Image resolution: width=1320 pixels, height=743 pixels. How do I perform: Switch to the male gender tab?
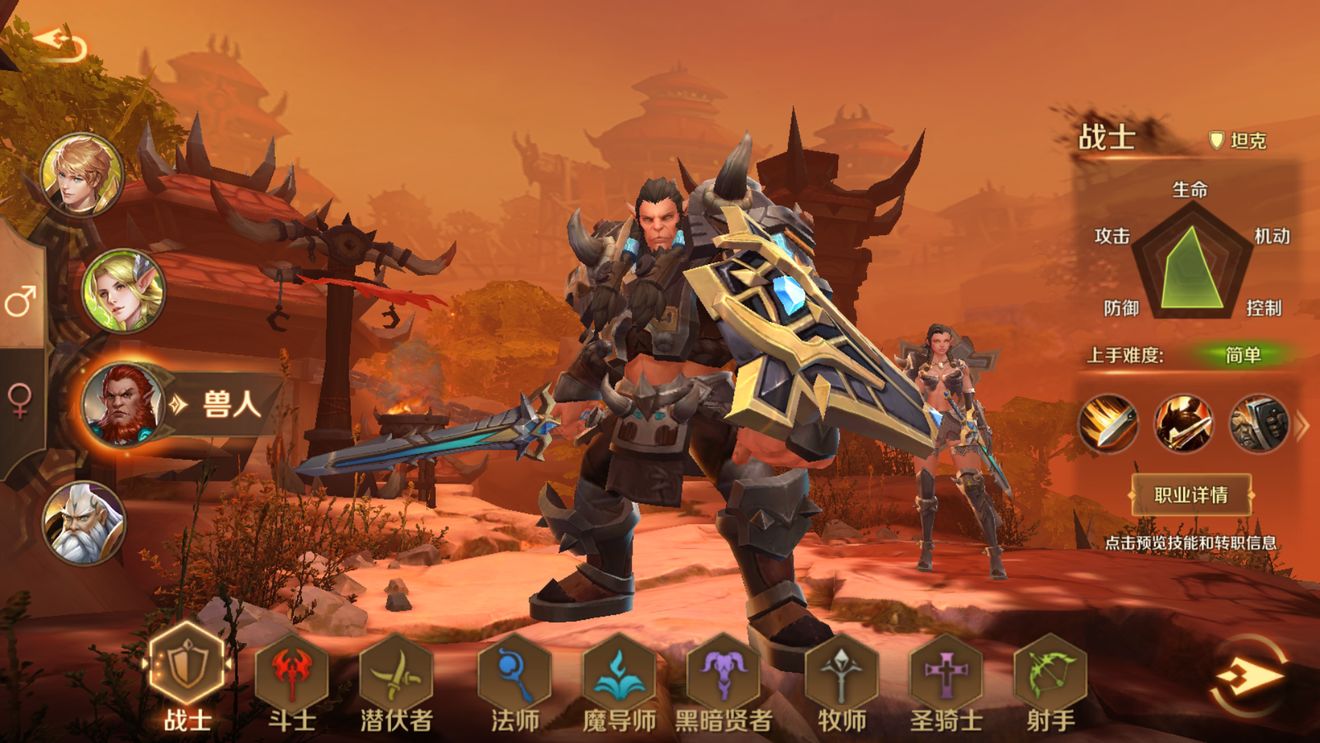point(20,300)
